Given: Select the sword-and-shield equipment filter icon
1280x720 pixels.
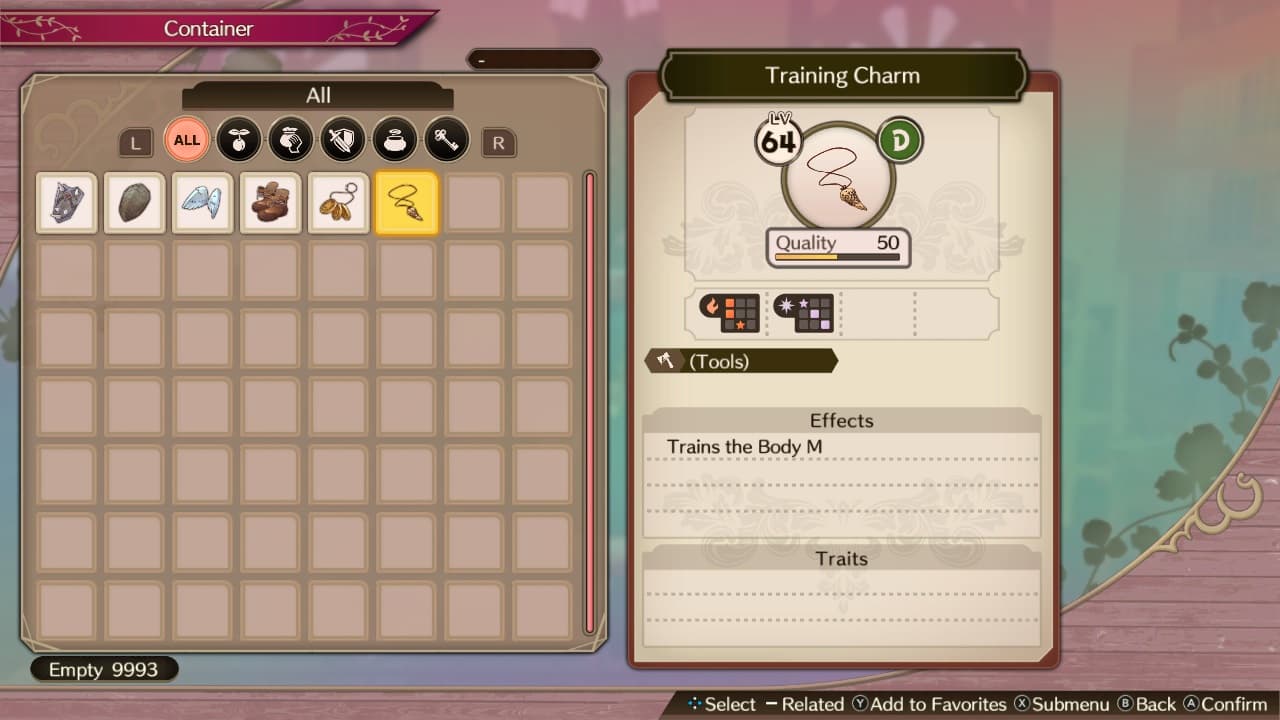Looking at the screenshot, I should (342, 140).
